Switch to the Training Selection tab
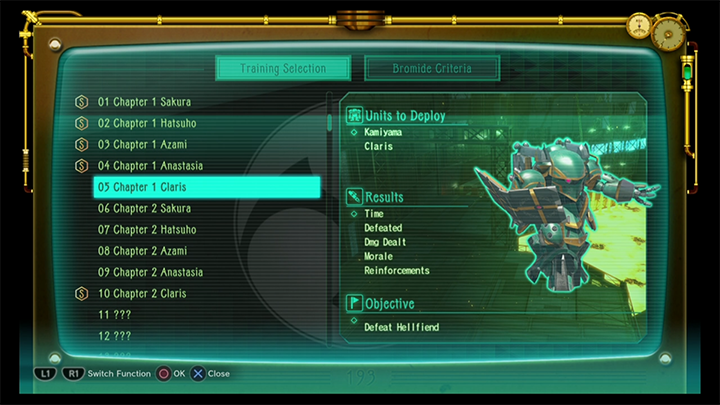 tap(283, 69)
